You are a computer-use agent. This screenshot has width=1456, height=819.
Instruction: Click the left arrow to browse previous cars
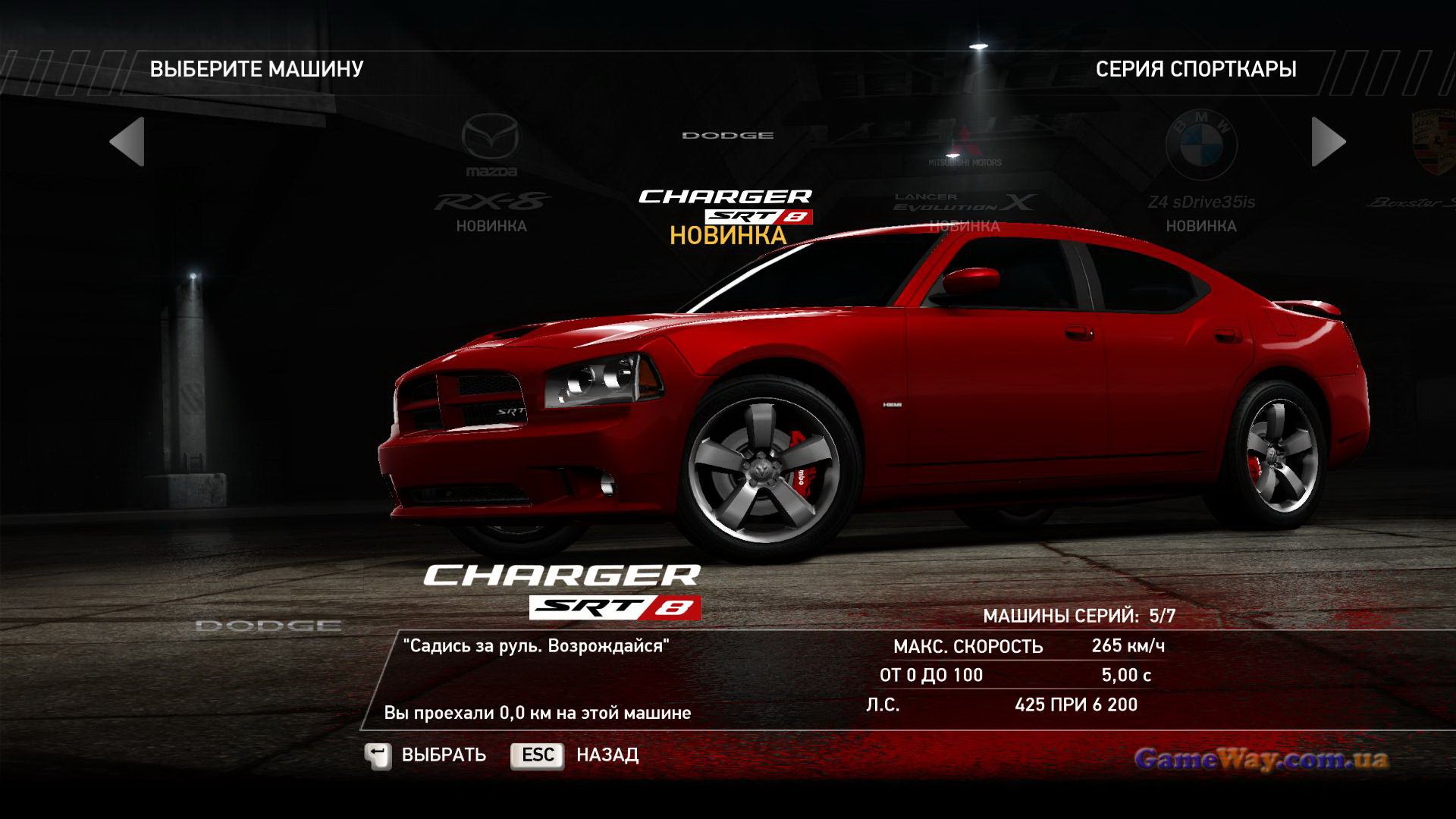pos(127,142)
